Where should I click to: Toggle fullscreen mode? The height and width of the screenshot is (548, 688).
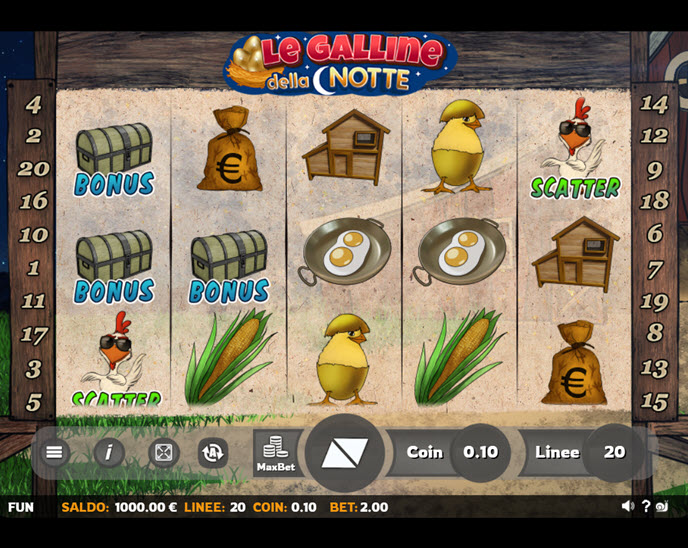click(163, 453)
